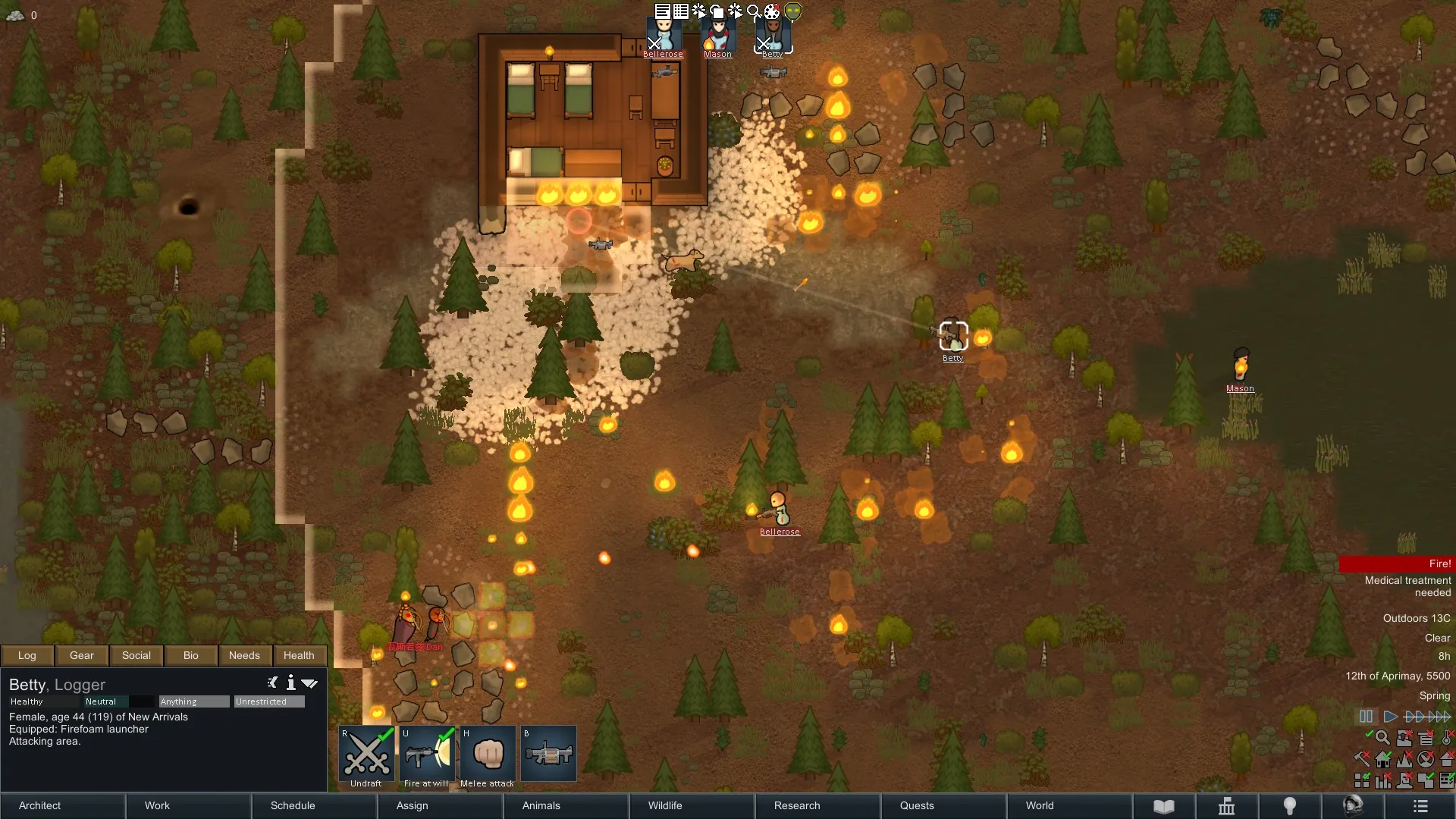Choose the Melee attack command

point(488,754)
